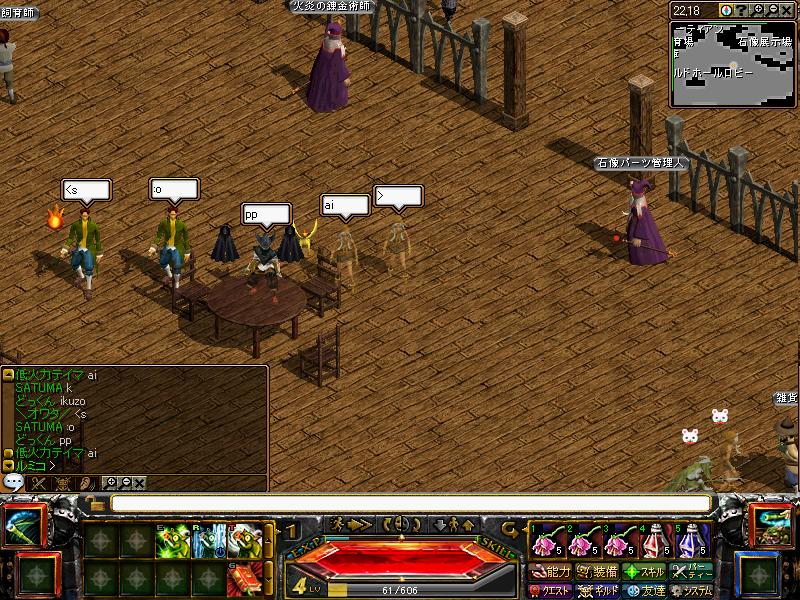The height and width of the screenshot is (600, 800).
Task: Open the スキル (skill) menu
Action: tap(643, 572)
